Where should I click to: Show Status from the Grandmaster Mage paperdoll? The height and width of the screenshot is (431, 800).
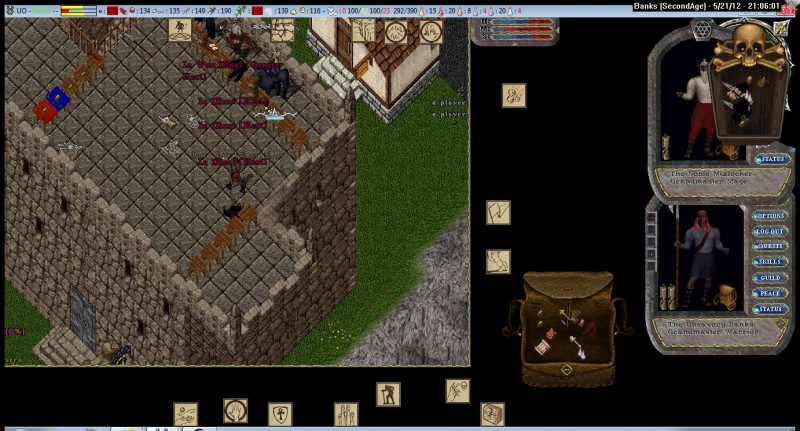tap(772, 159)
